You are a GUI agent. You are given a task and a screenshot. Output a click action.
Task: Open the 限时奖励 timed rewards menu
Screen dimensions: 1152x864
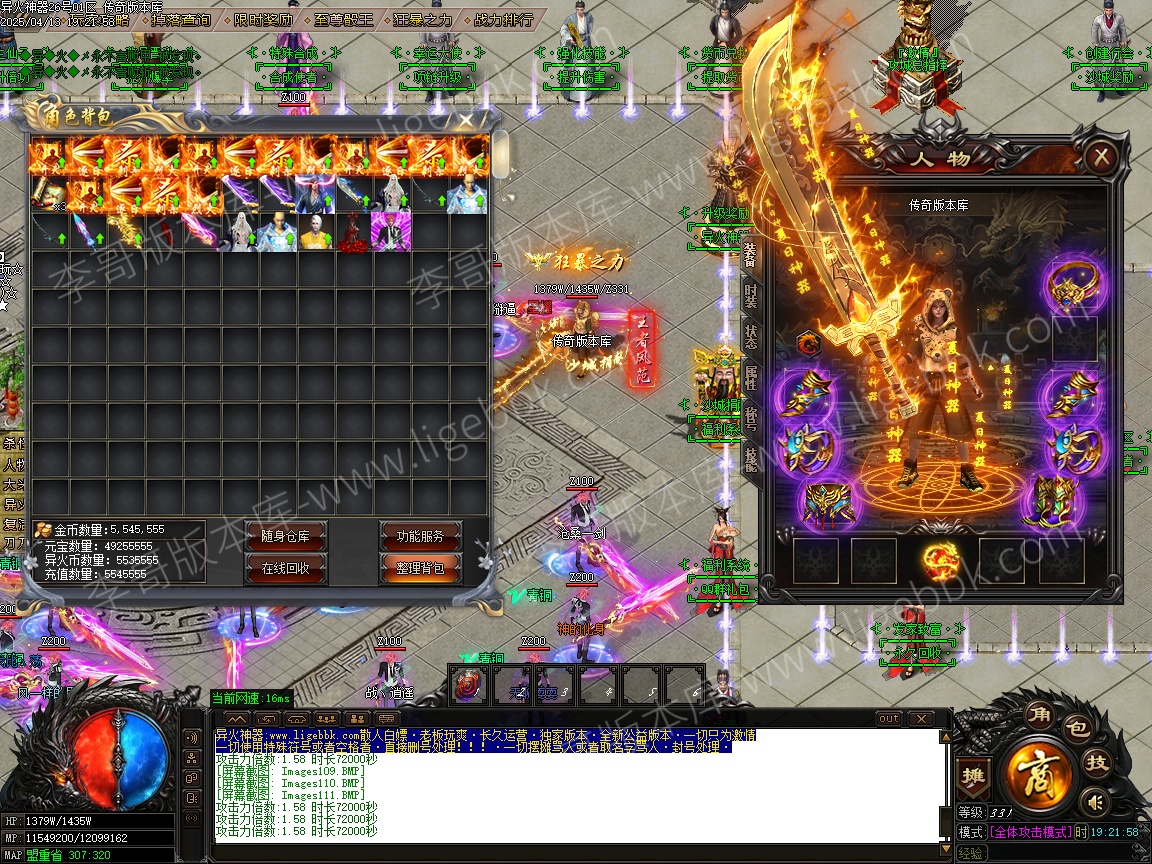(x=265, y=19)
